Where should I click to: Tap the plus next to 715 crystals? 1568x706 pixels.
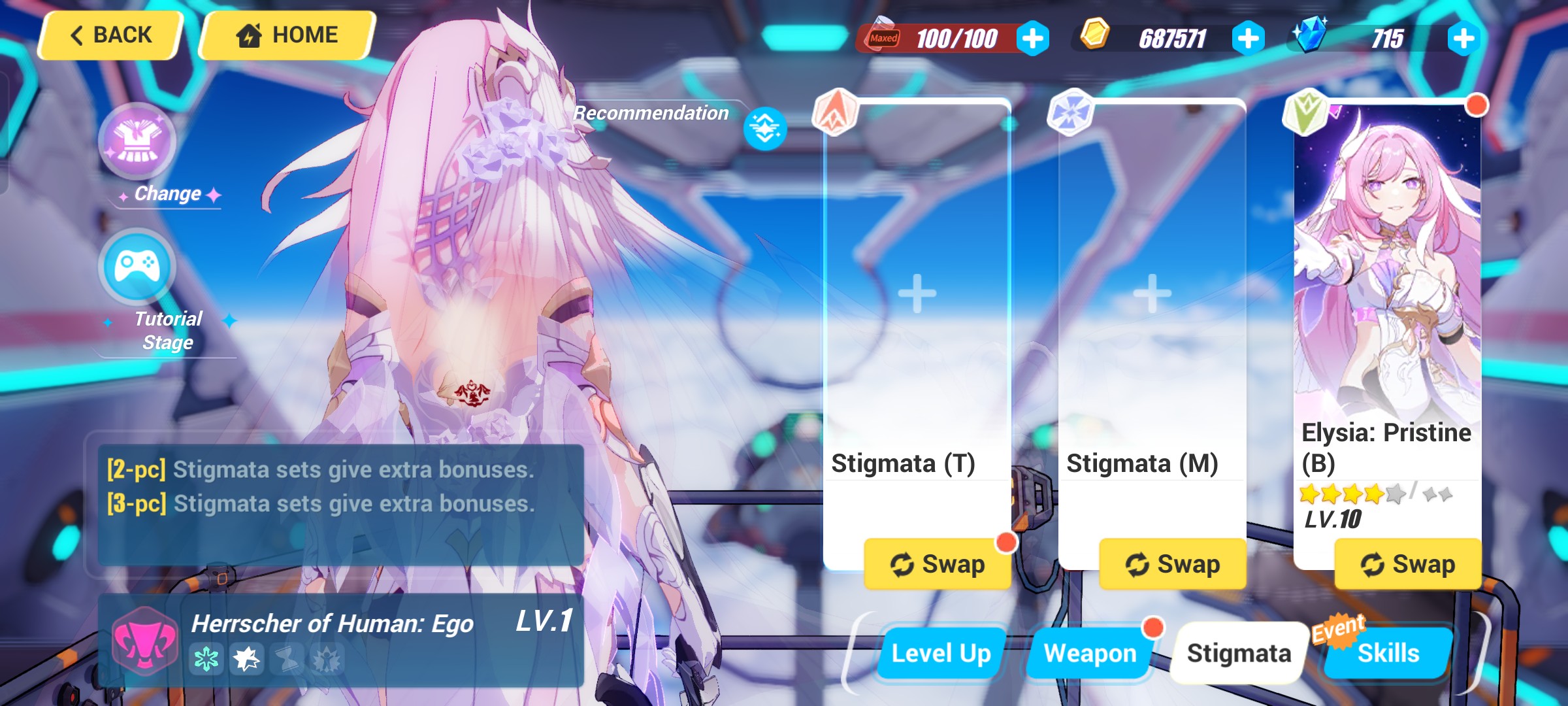(x=1463, y=38)
